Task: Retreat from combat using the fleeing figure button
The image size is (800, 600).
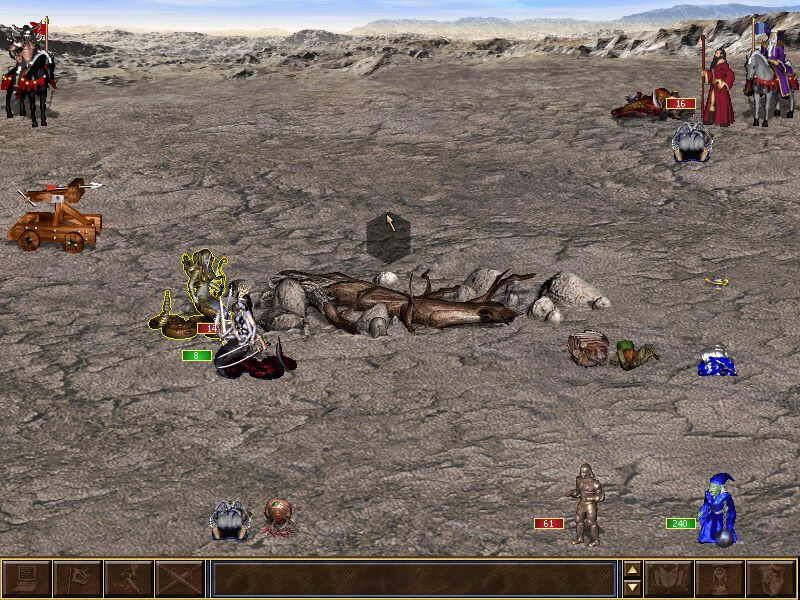Action: coord(129,579)
